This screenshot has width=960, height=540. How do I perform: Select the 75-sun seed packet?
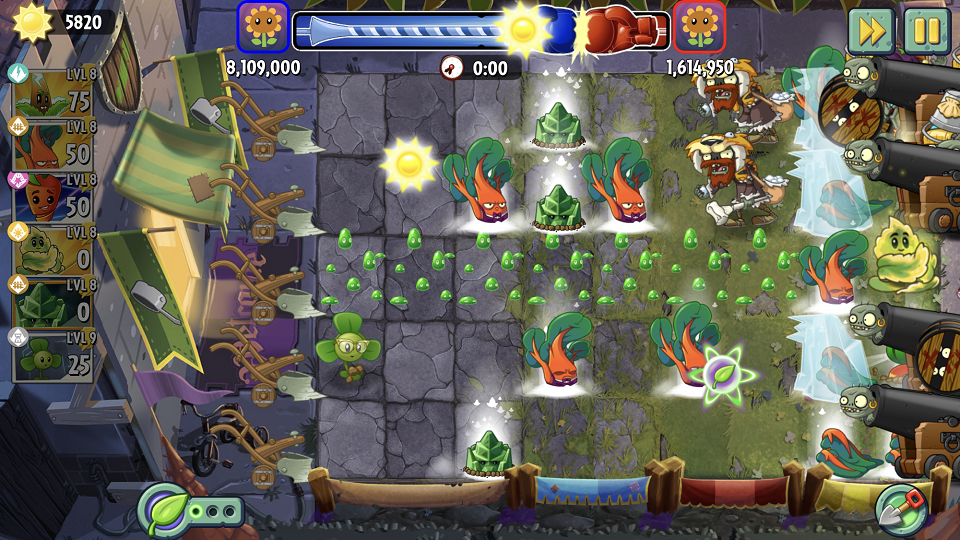(54, 92)
